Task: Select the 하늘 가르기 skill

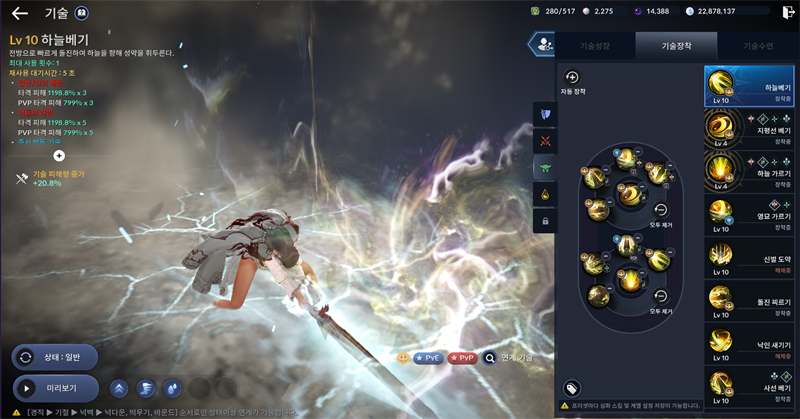Action: click(750, 170)
